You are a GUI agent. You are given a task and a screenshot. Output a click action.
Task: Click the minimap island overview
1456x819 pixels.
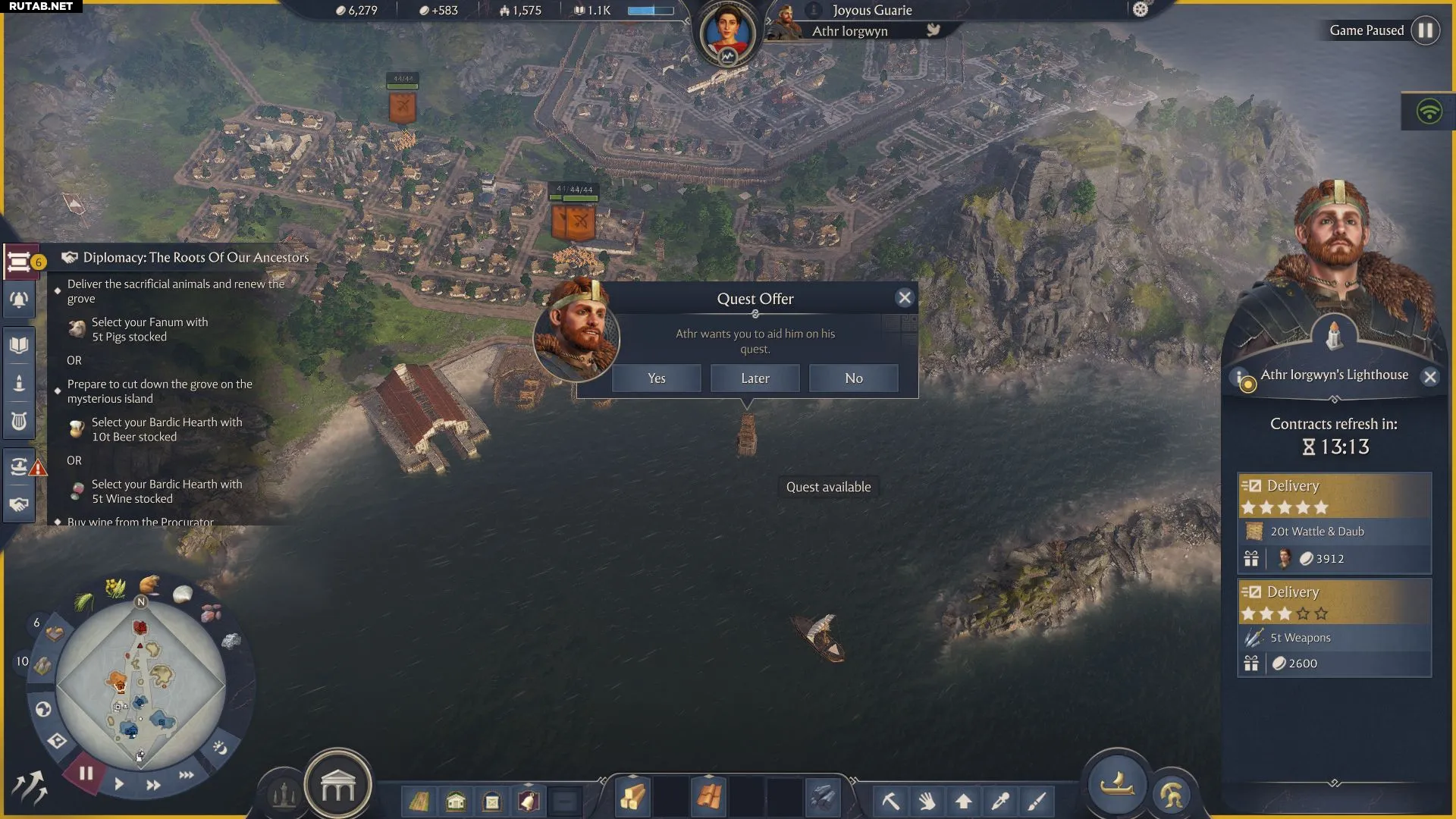coord(141,686)
